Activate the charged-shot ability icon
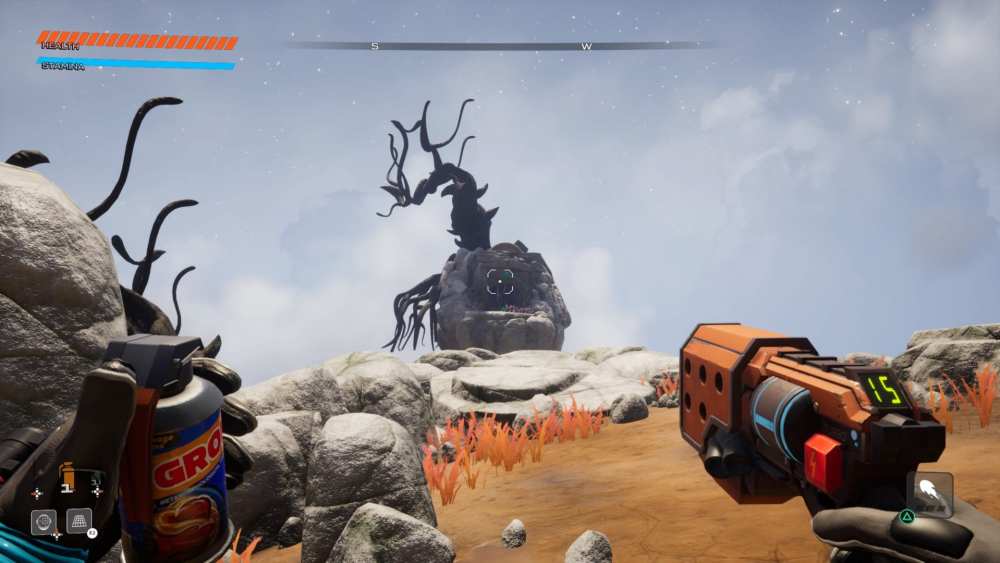The width and height of the screenshot is (1000, 563). (x=929, y=493)
